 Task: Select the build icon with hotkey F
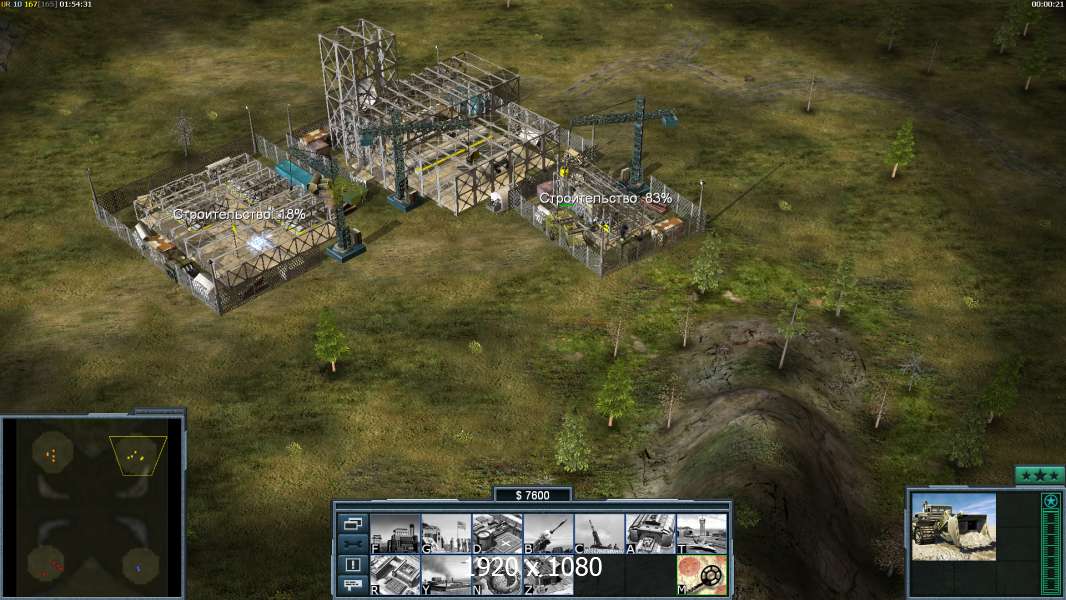click(395, 534)
